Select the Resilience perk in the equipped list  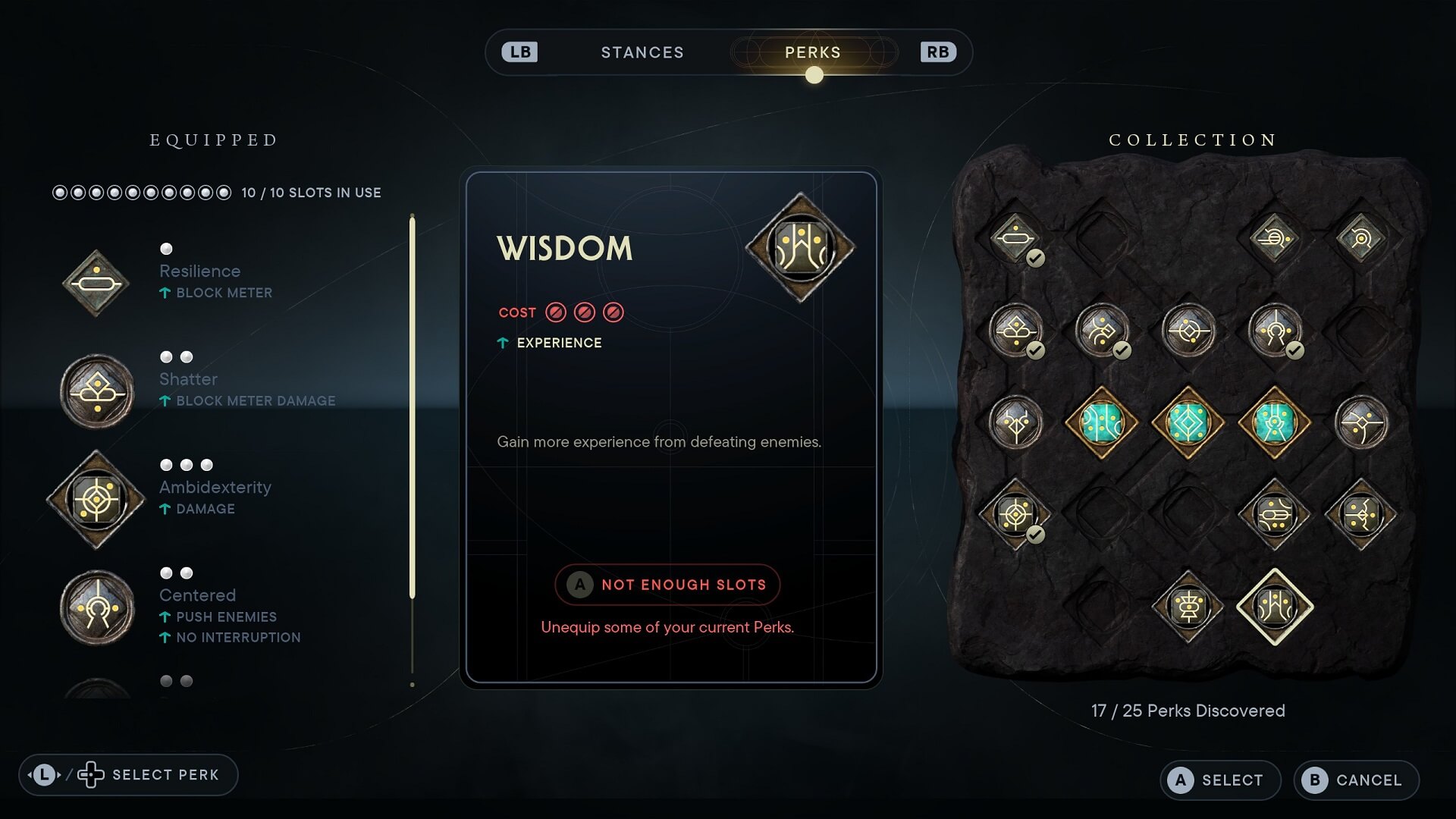click(x=96, y=282)
